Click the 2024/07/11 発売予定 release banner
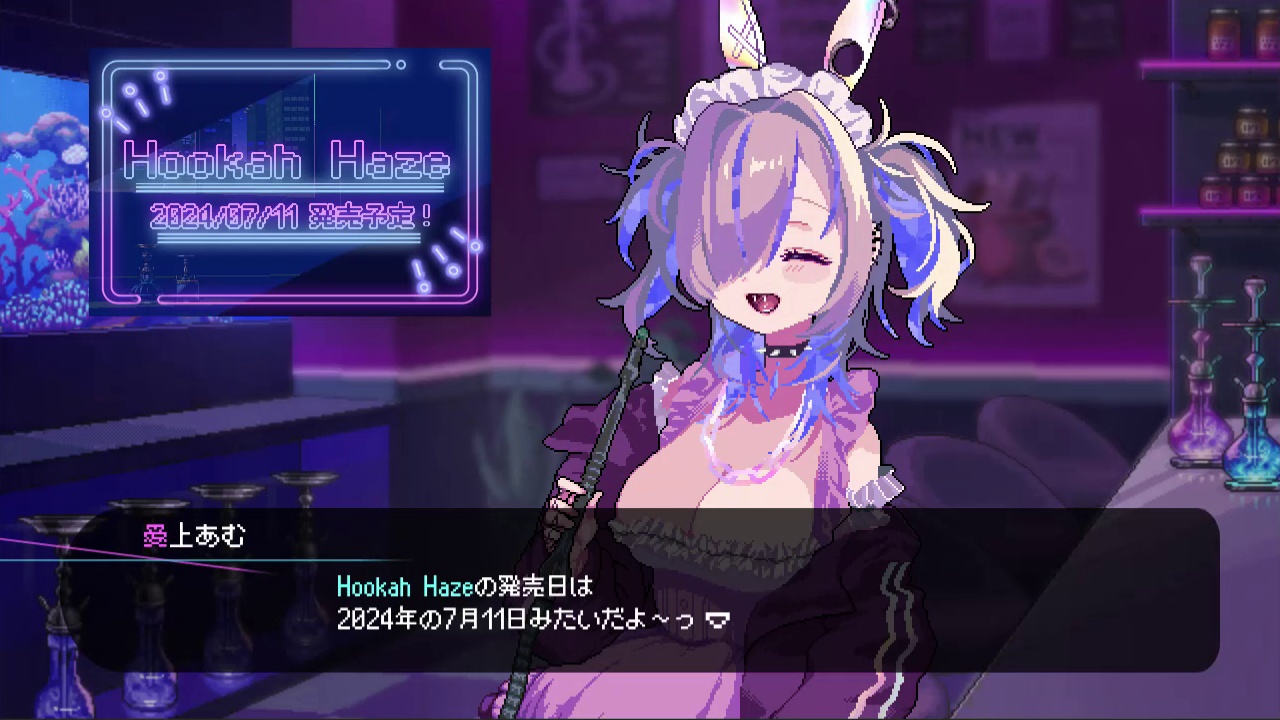 (288, 213)
